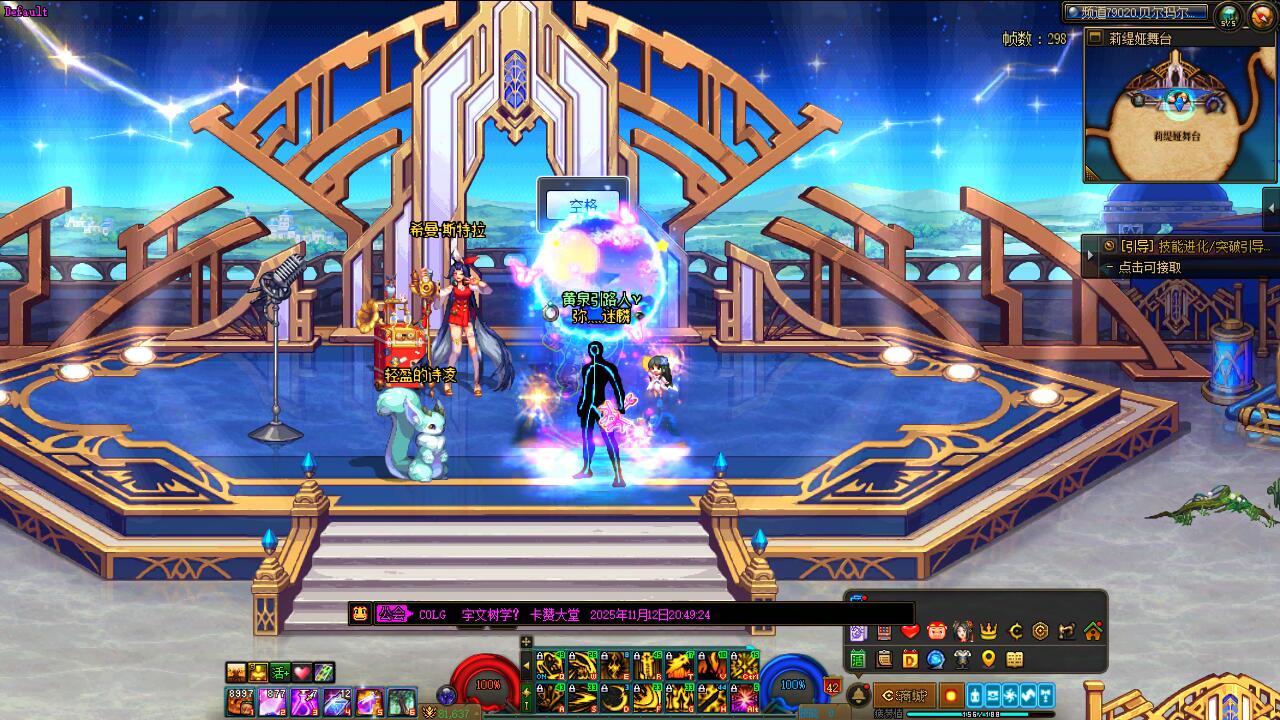Open the 商城 shop button
Screen dimensions: 1280x720
(x=905, y=695)
